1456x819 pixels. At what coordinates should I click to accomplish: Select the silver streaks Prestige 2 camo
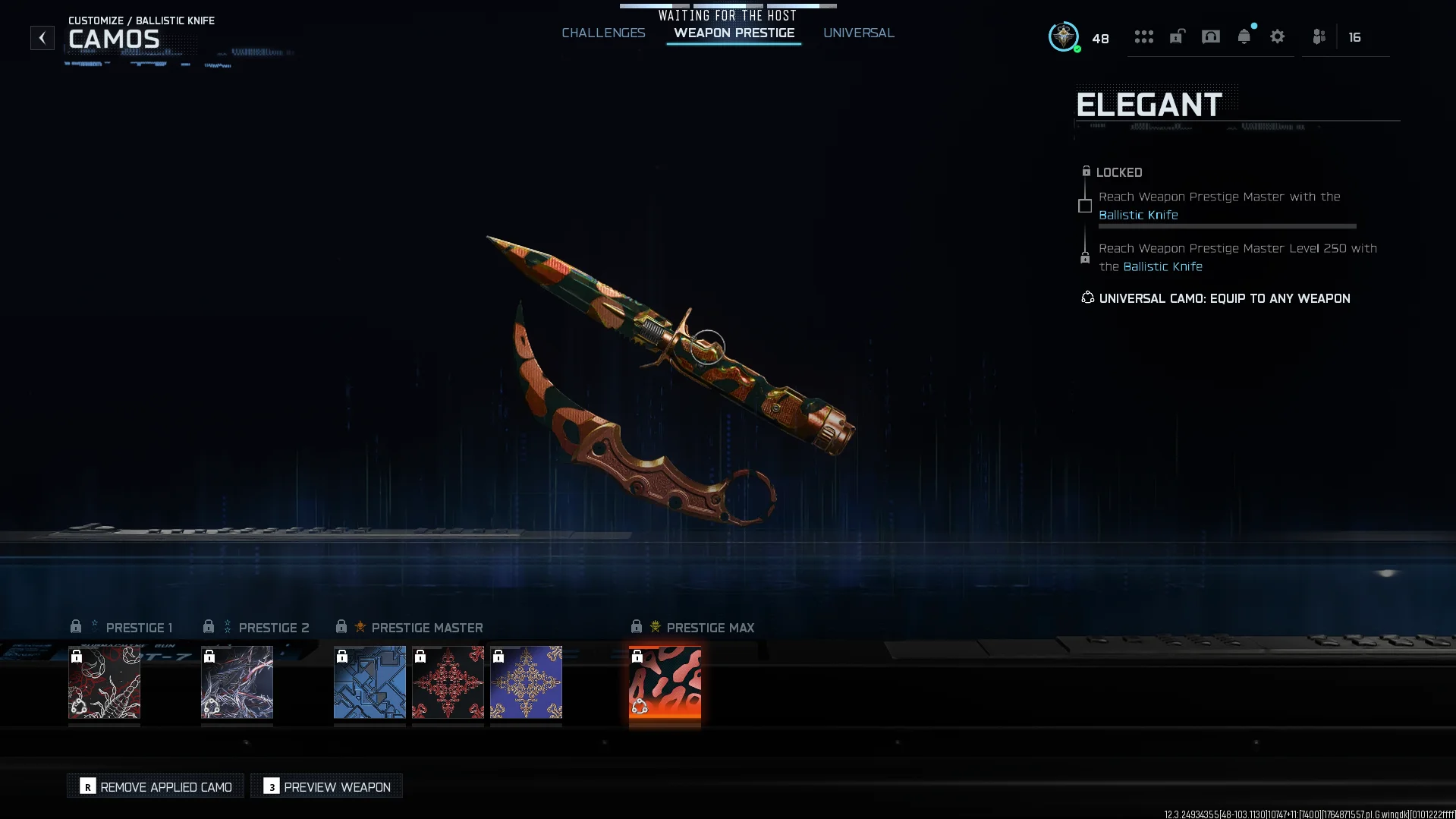(x=237, y=682)
